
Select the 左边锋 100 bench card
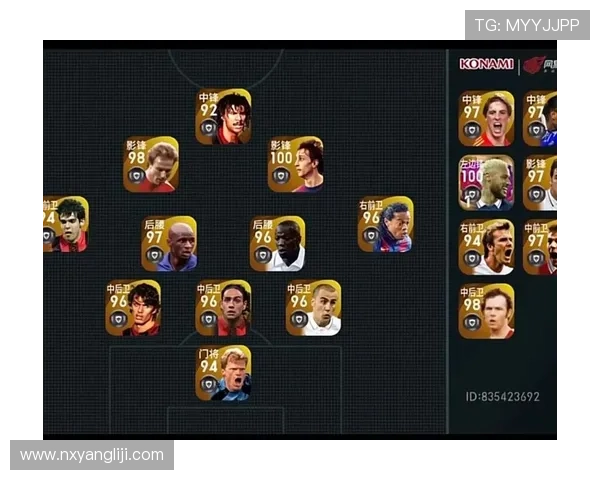coord(486,182)
